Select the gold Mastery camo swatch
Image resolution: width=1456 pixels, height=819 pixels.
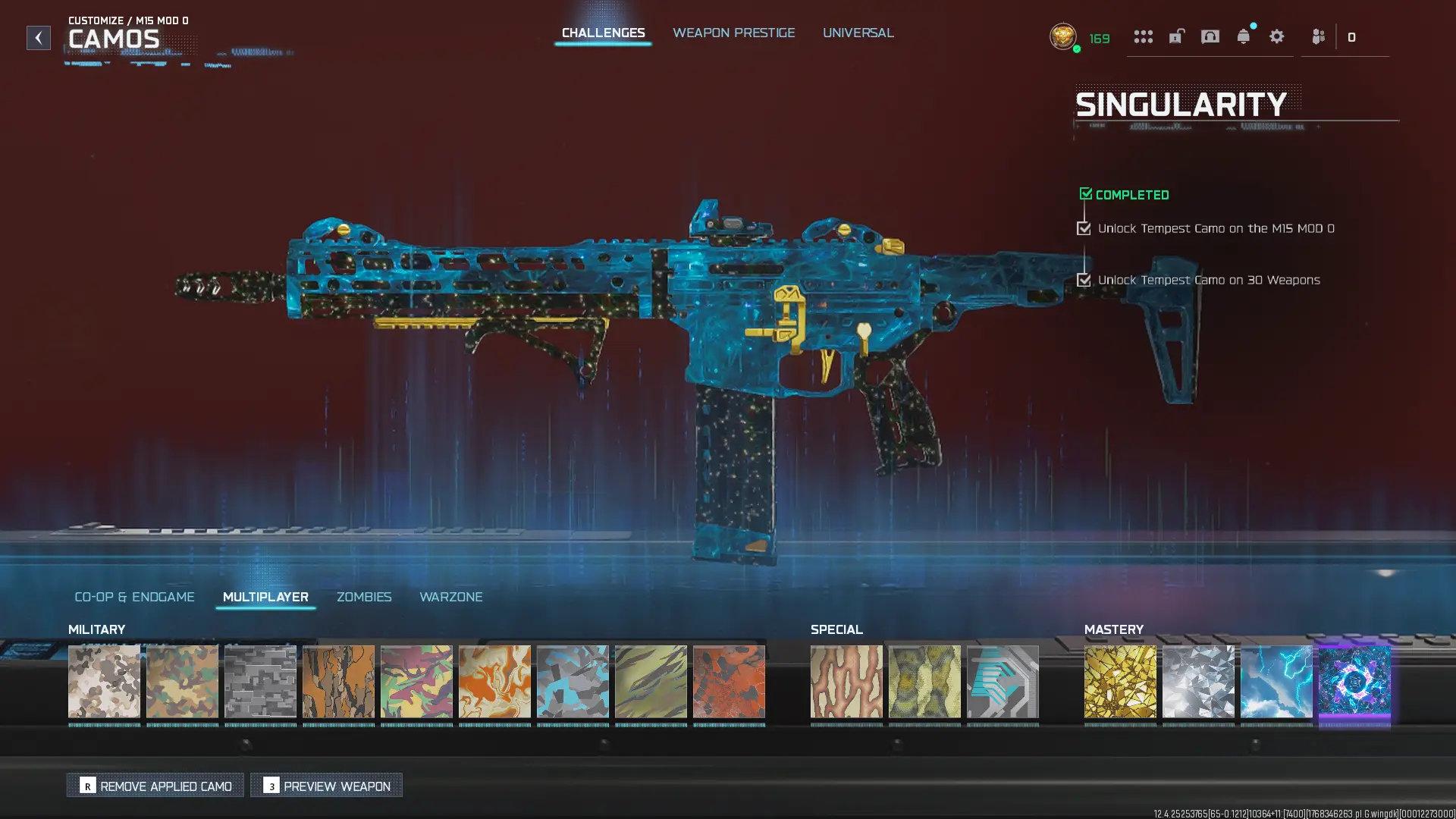coord(1120,682)
